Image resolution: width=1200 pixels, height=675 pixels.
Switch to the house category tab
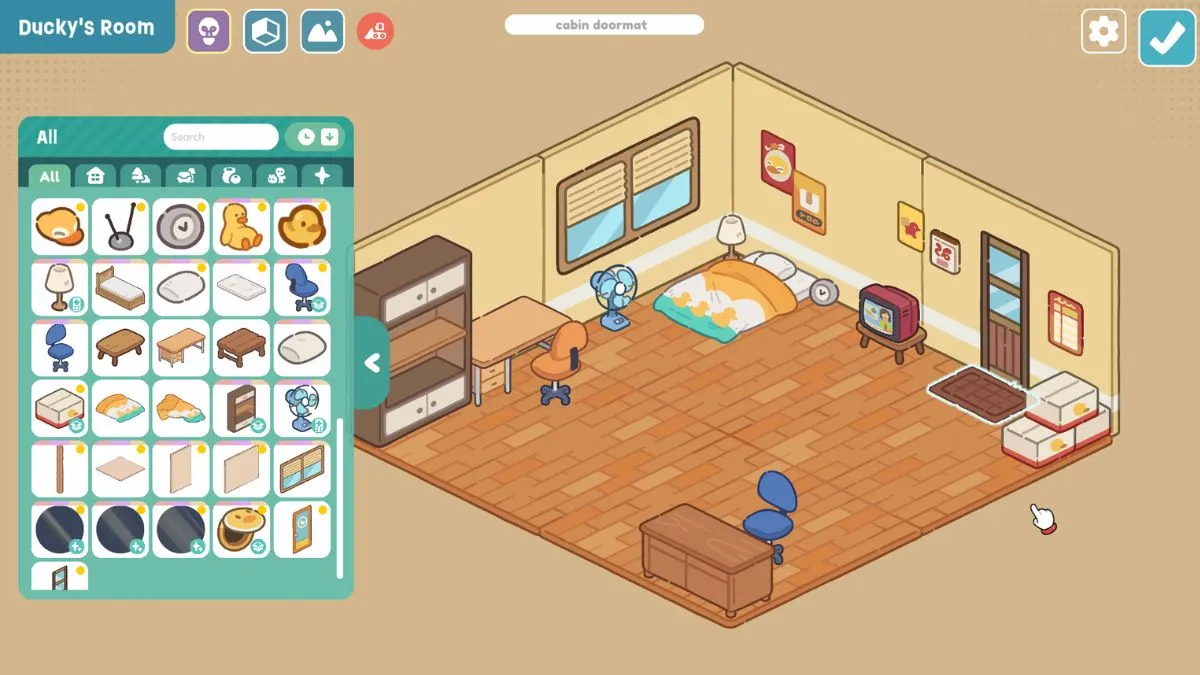point(95,176)
